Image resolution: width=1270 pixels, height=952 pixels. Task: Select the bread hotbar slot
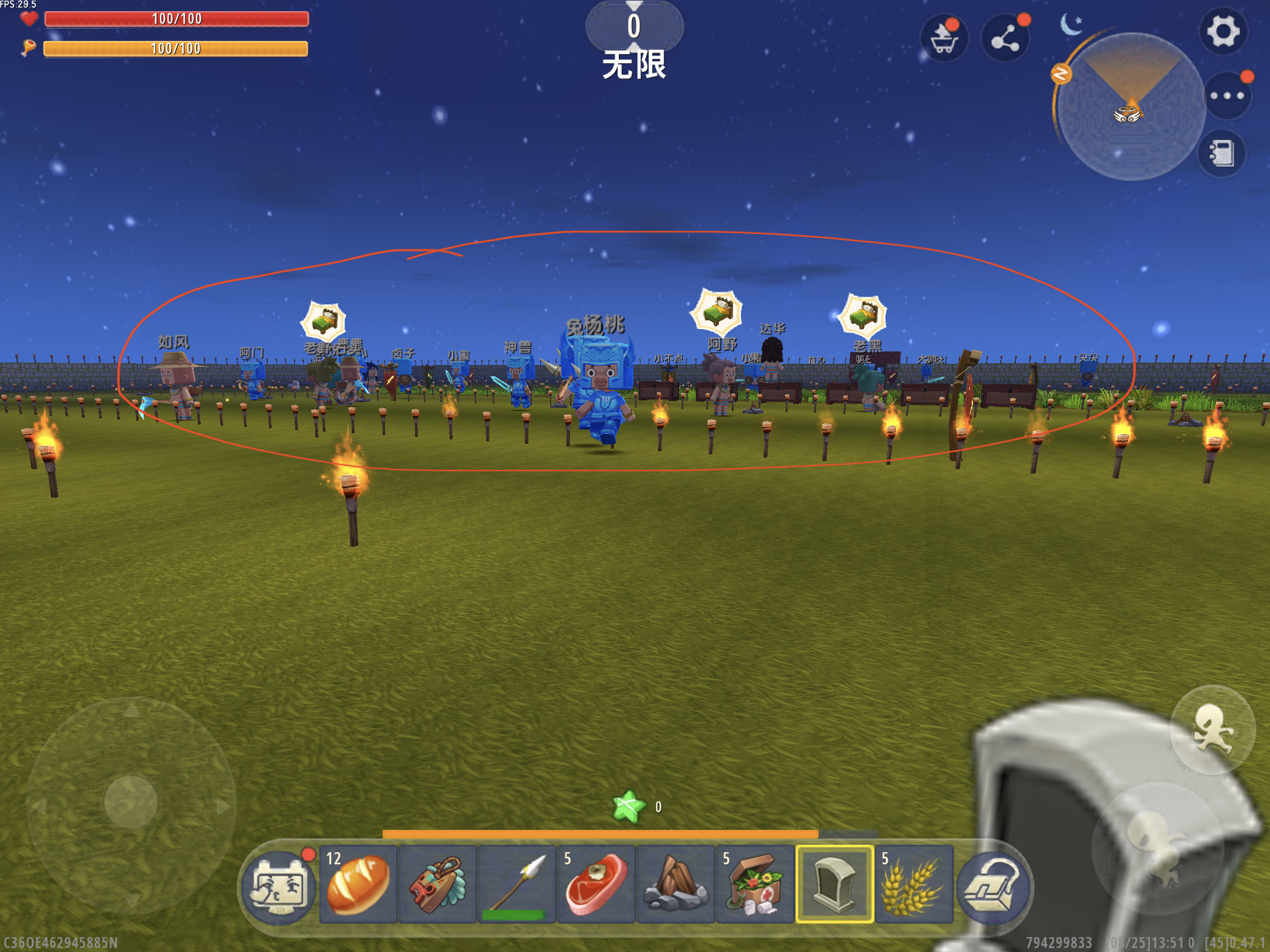point(358,884)
